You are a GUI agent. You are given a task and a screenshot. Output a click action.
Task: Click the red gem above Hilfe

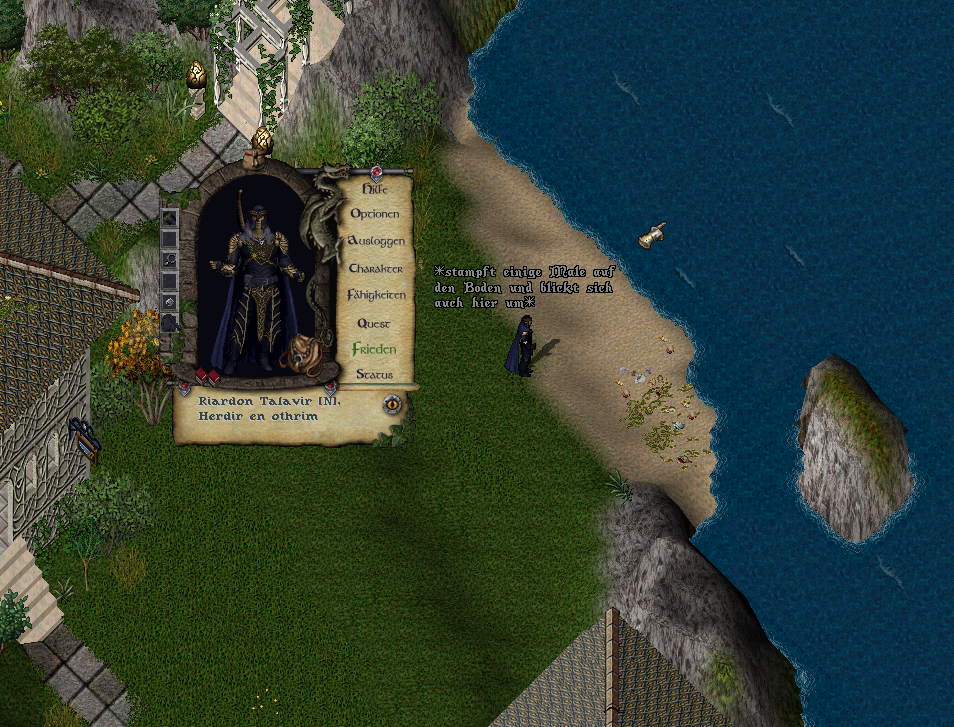[x=377, y=172]
